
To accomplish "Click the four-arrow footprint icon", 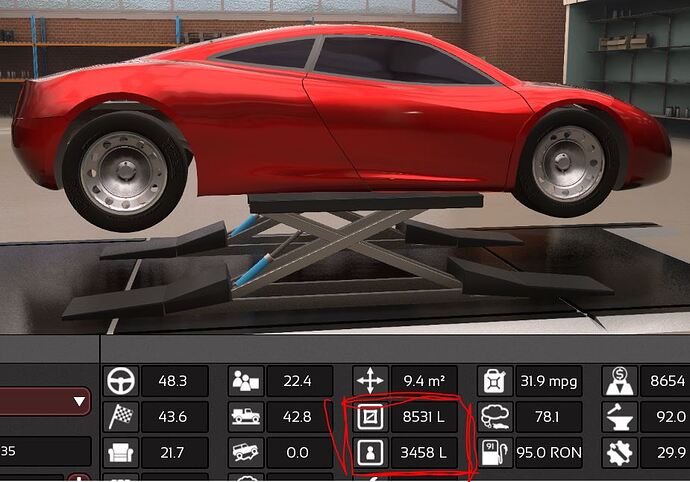I will click(370, 381).
